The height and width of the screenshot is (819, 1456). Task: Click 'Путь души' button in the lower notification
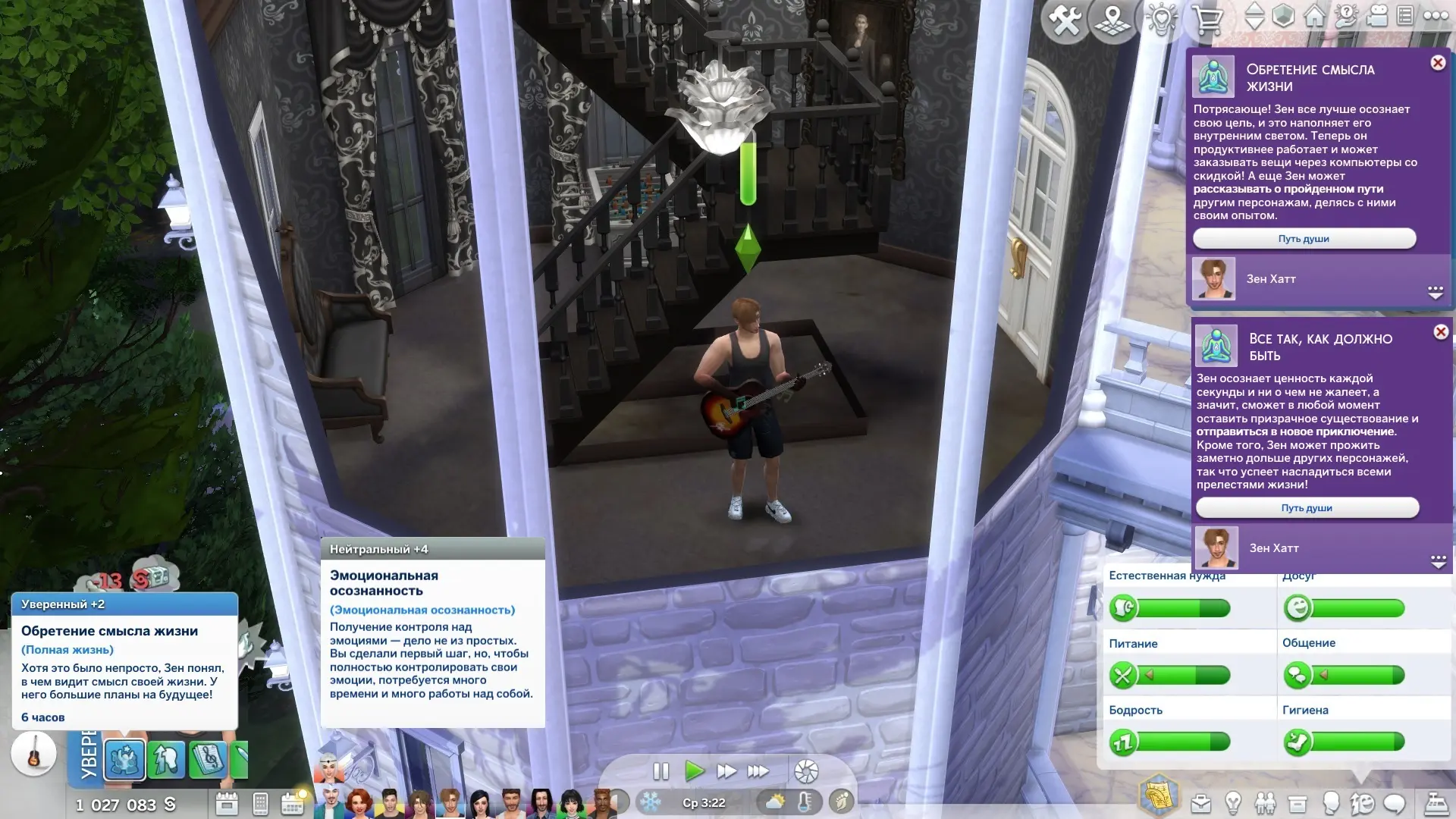[x=1307, y=508]
